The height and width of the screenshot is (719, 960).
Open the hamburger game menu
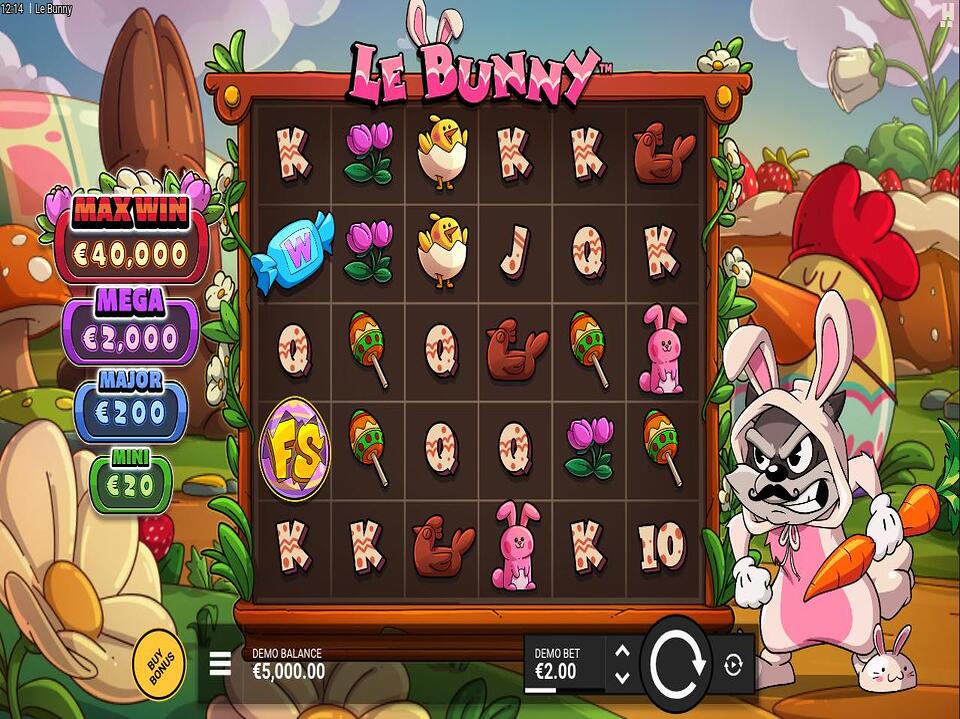[220, 663]
